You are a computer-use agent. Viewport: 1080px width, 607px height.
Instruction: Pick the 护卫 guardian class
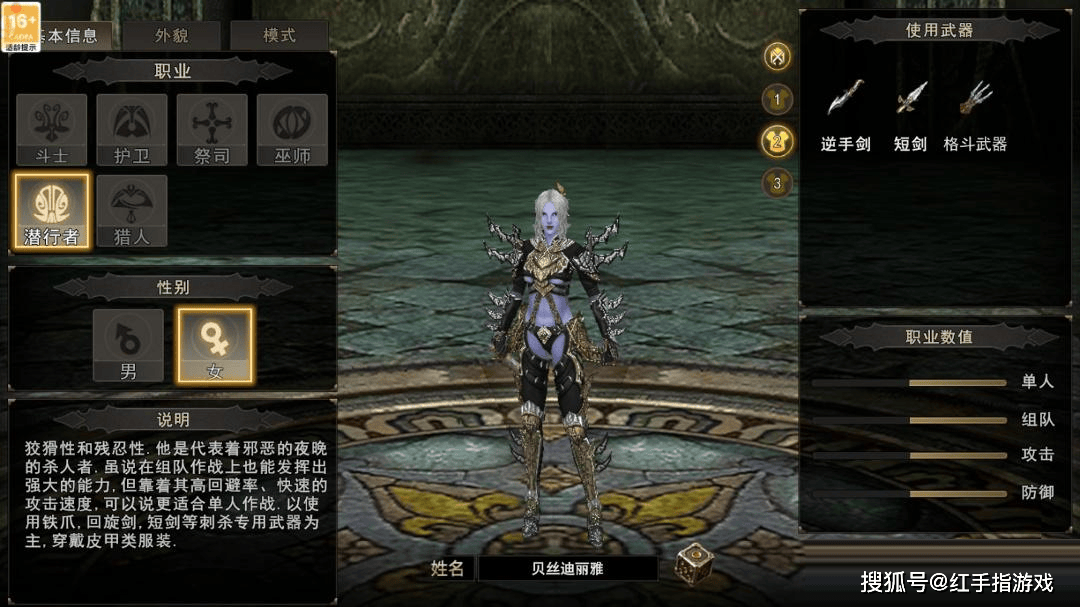click(x=131, y=129)
